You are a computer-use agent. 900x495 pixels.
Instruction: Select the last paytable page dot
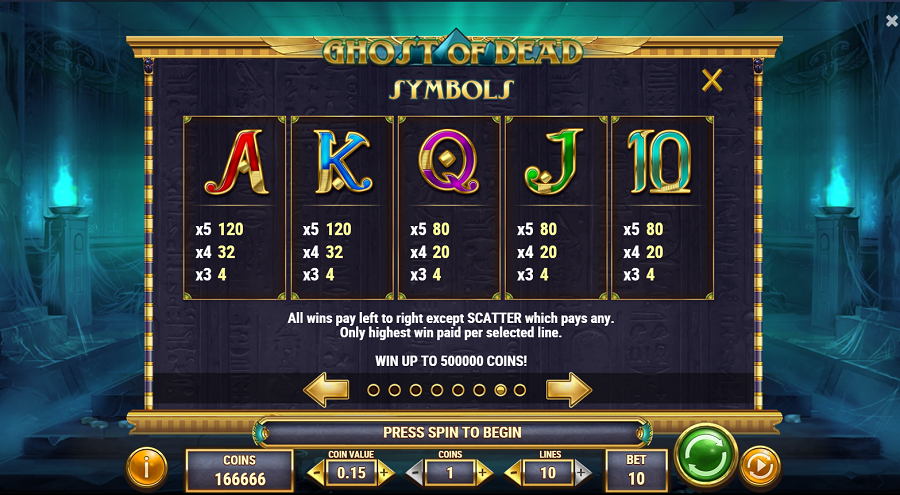[520, 390]
